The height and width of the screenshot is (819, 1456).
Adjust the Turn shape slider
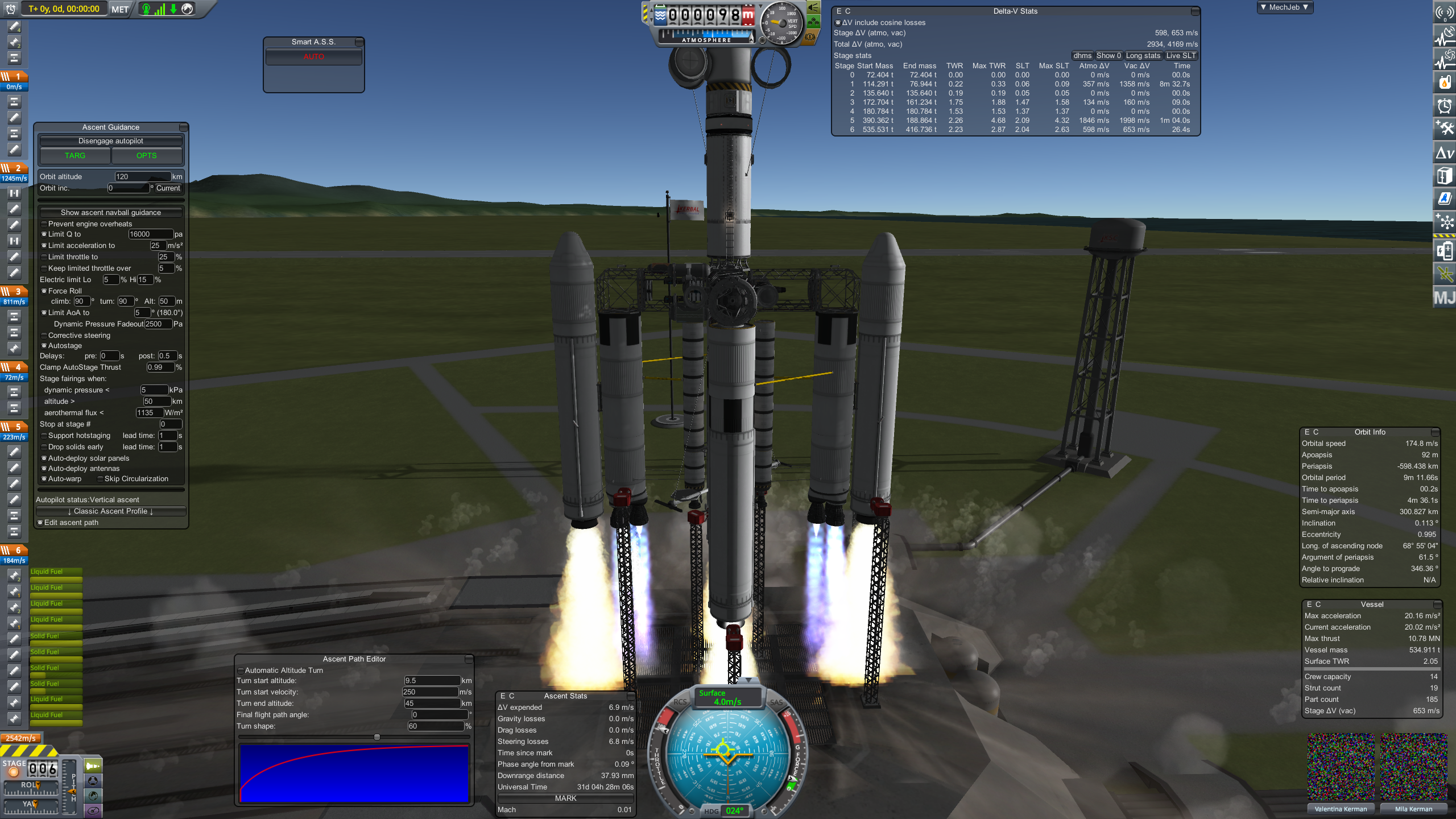377,737
